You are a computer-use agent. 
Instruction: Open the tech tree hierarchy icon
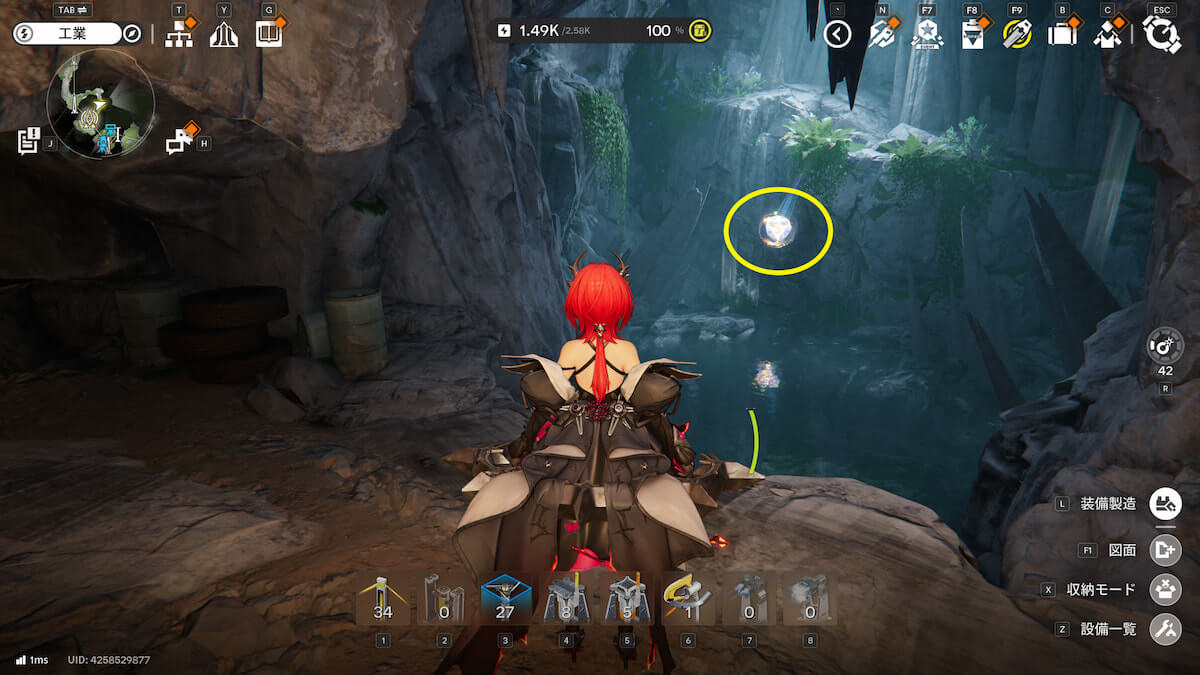pos(179,35)
